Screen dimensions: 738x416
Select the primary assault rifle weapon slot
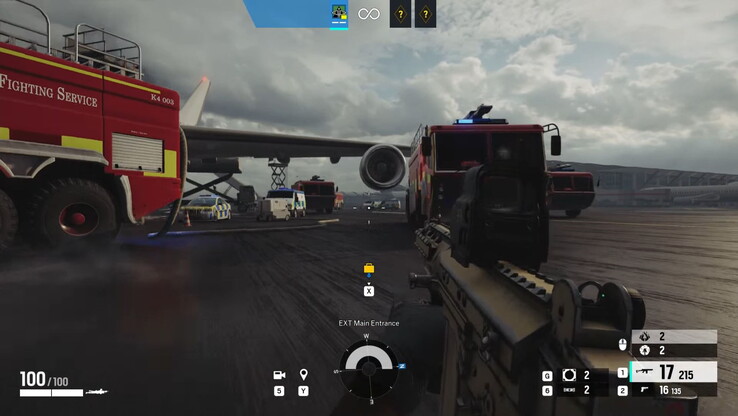673,372
